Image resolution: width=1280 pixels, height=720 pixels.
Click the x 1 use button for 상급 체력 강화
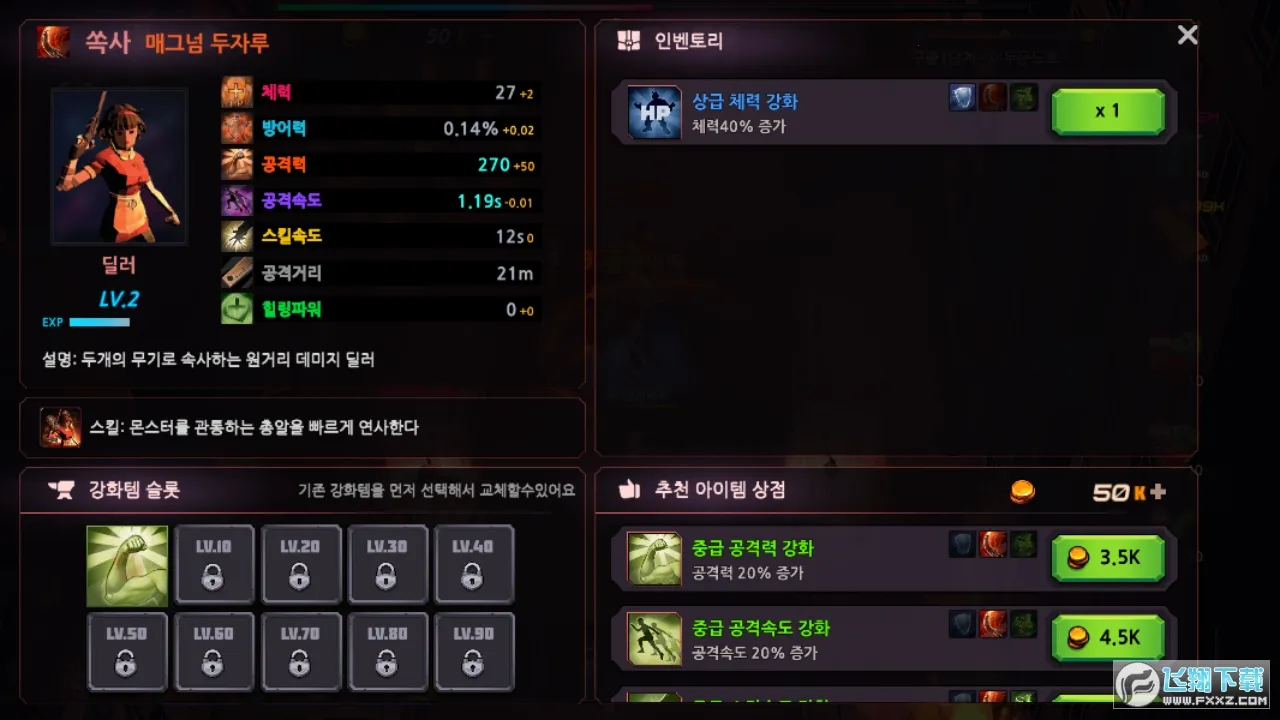coord(1107,111)
